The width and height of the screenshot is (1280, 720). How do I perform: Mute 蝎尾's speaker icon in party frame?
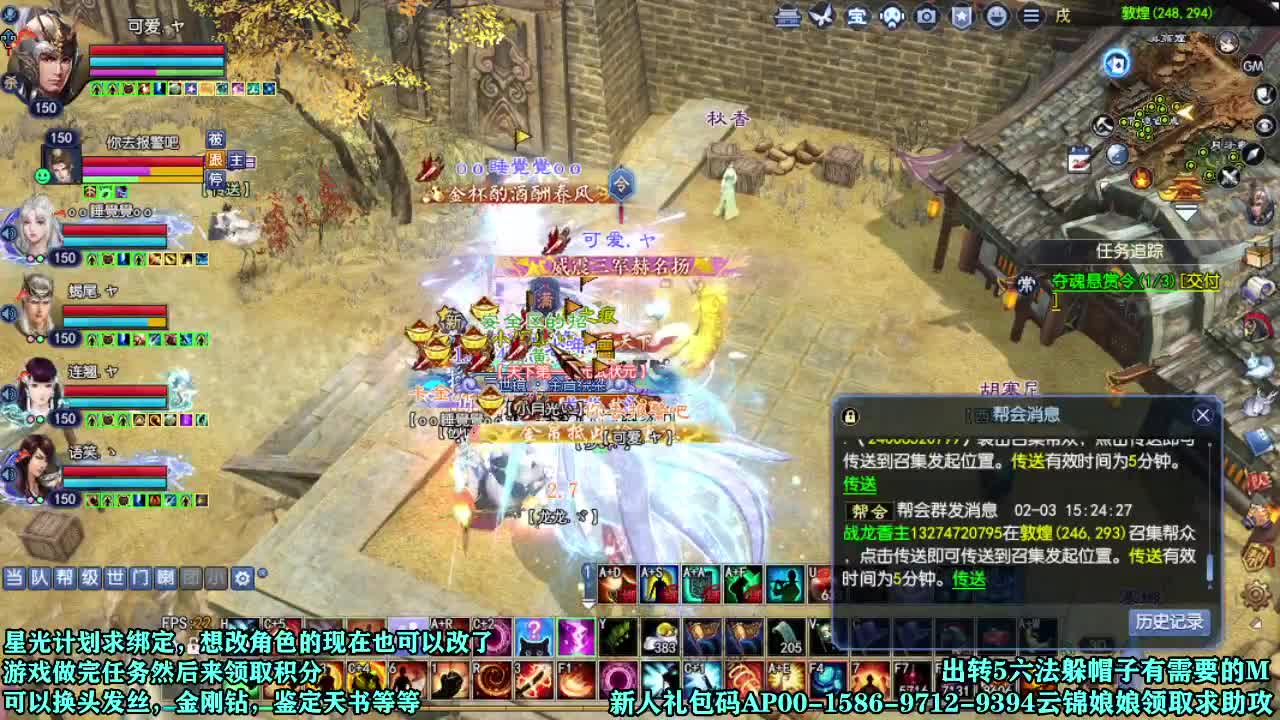[x=8, y=312]
